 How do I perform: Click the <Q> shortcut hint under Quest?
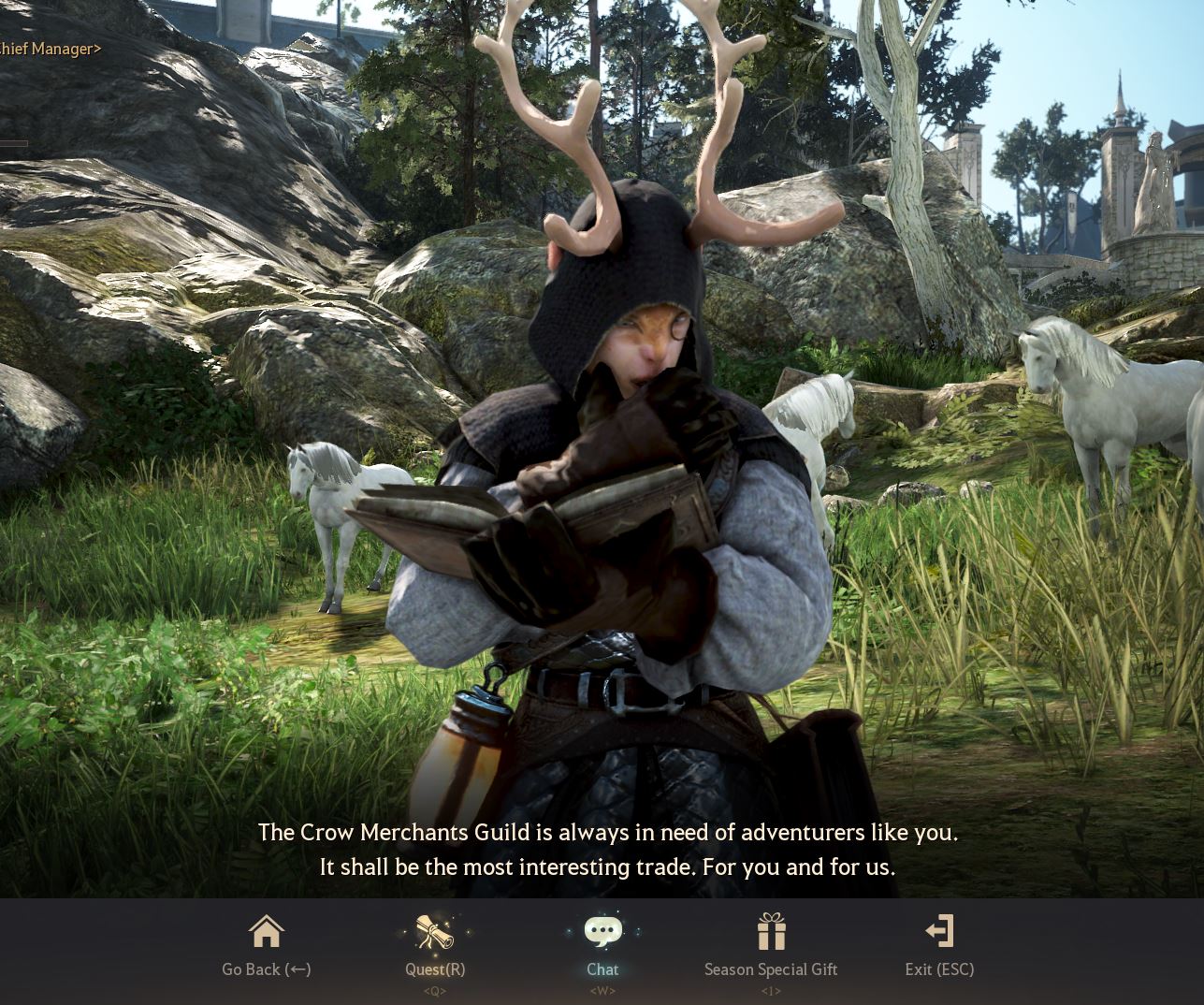[x=434, y=991]
